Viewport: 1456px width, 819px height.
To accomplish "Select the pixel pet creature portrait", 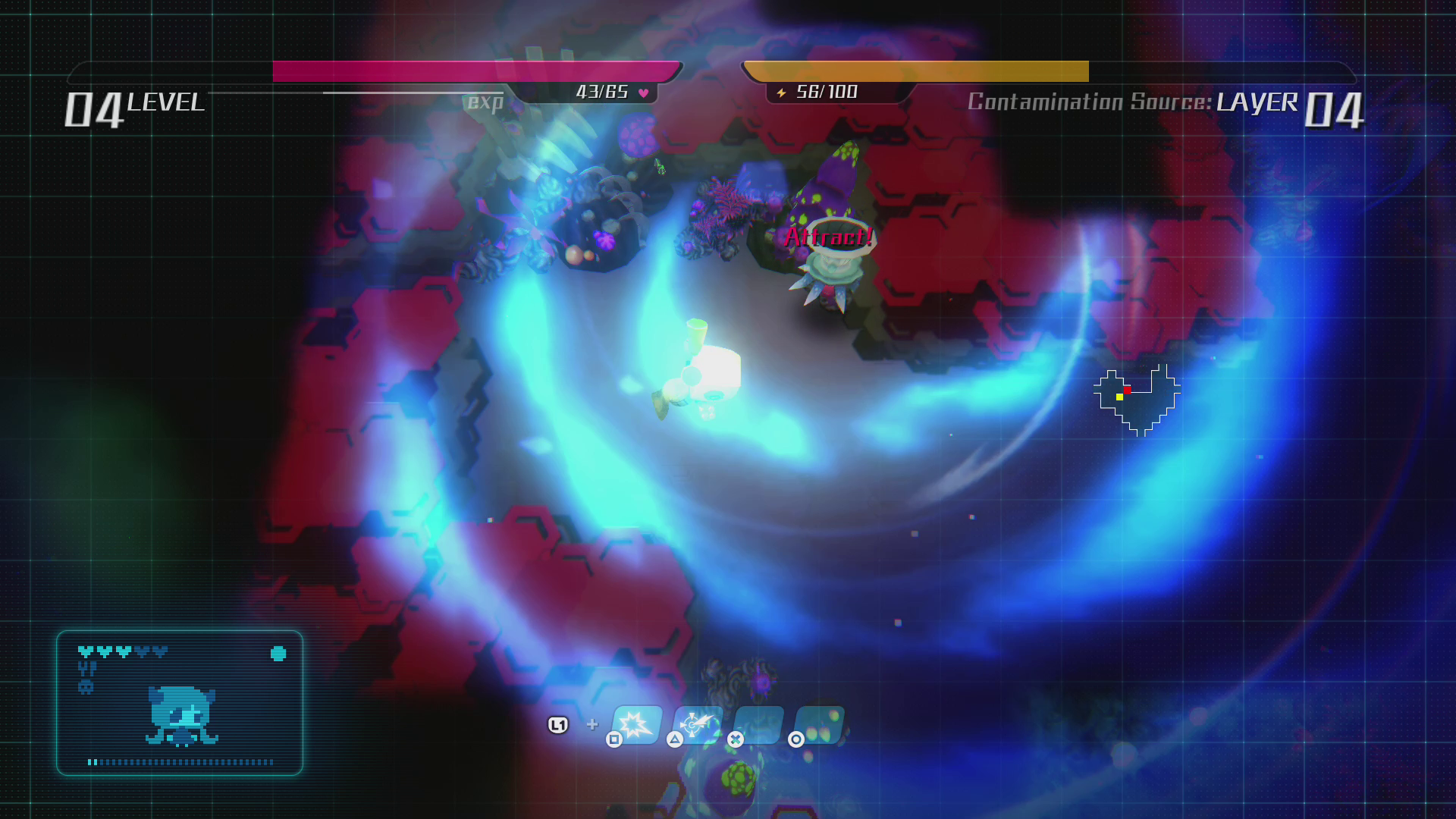I will (182, 716).
